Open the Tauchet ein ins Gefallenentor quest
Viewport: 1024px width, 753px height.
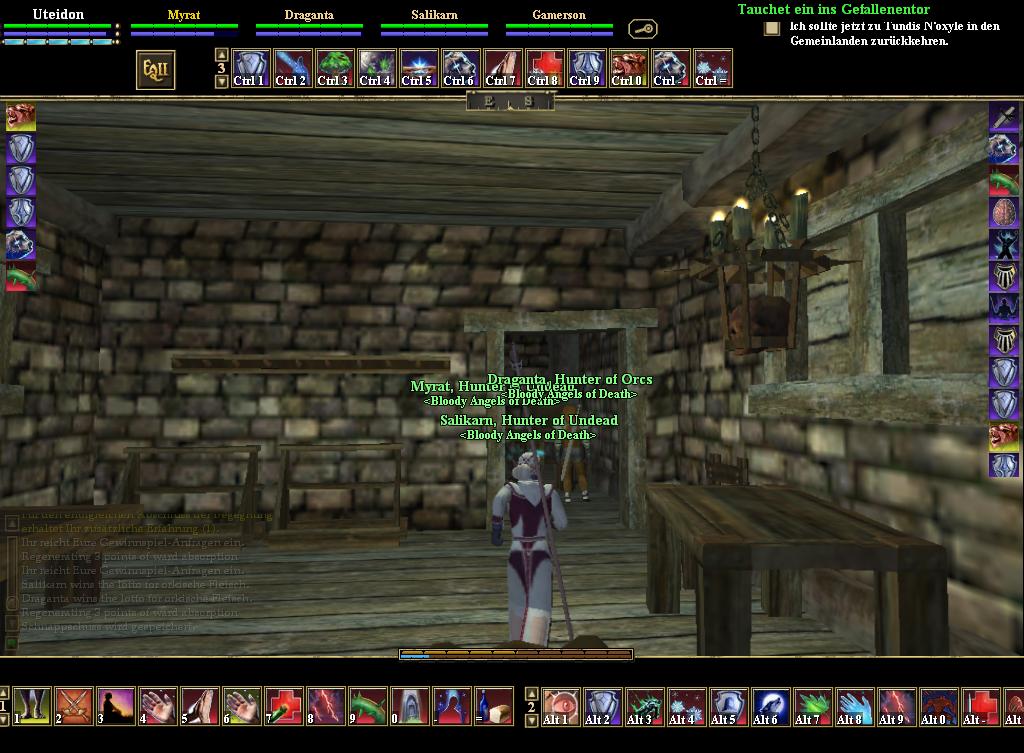[833, 9]
